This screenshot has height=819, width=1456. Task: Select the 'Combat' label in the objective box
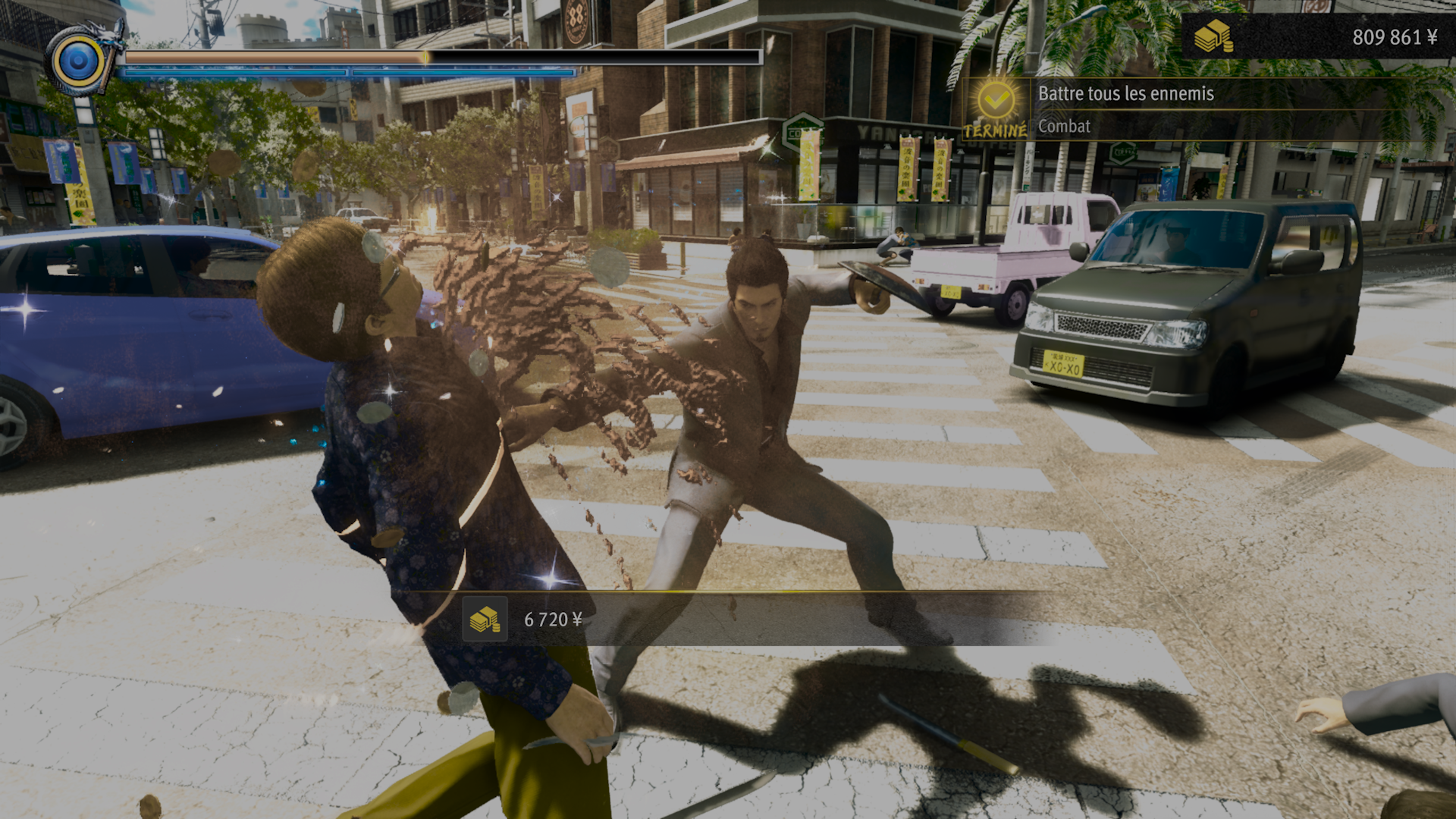pyautogui.click(x=1064, y=127)
